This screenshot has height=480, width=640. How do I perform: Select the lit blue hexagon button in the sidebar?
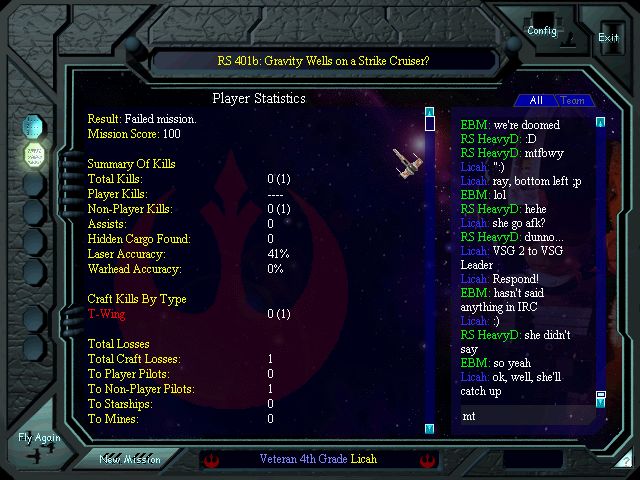pos(35,127)
